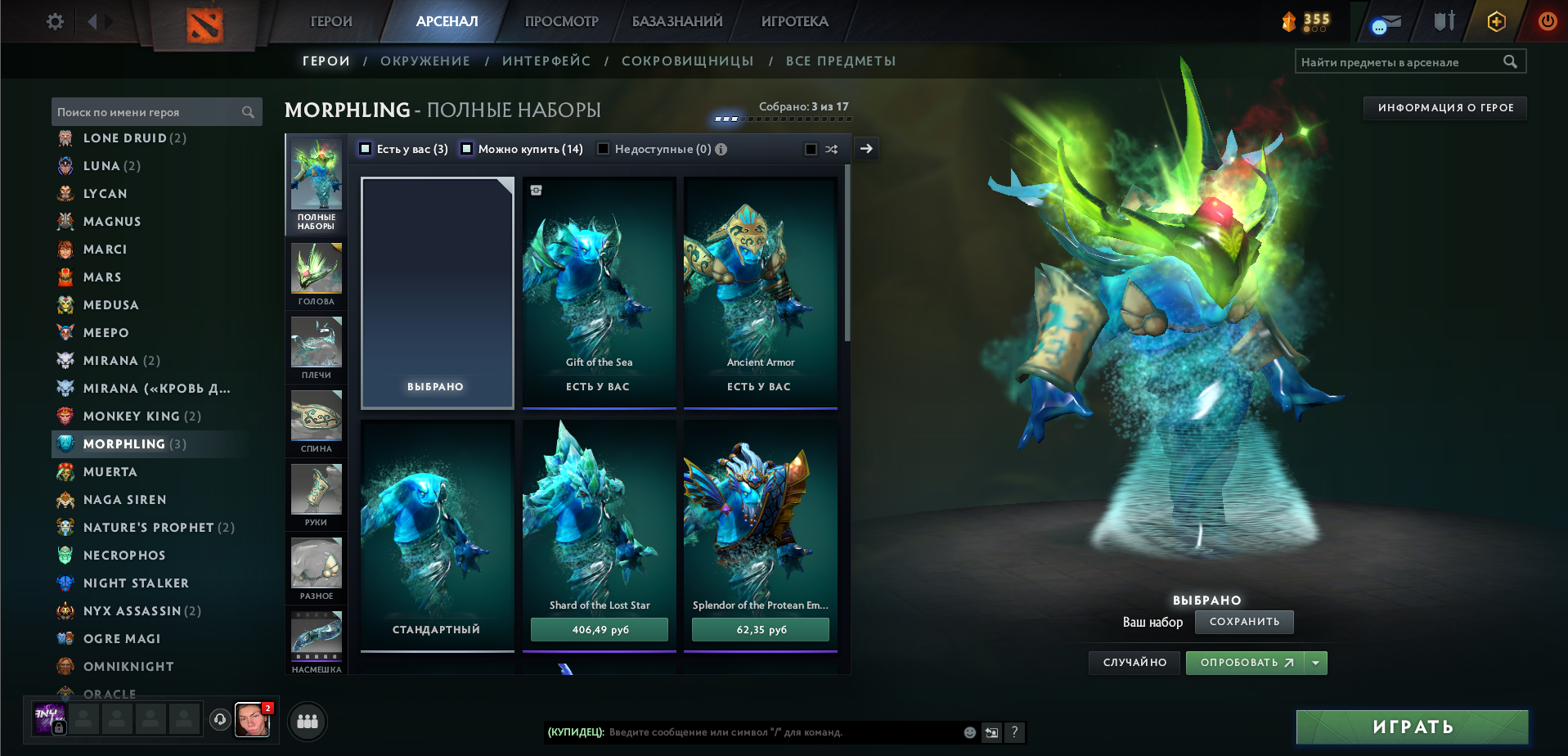Click the arsenal search magnifier icon
Screen dimensions: 1568x756
(1510, 61)
